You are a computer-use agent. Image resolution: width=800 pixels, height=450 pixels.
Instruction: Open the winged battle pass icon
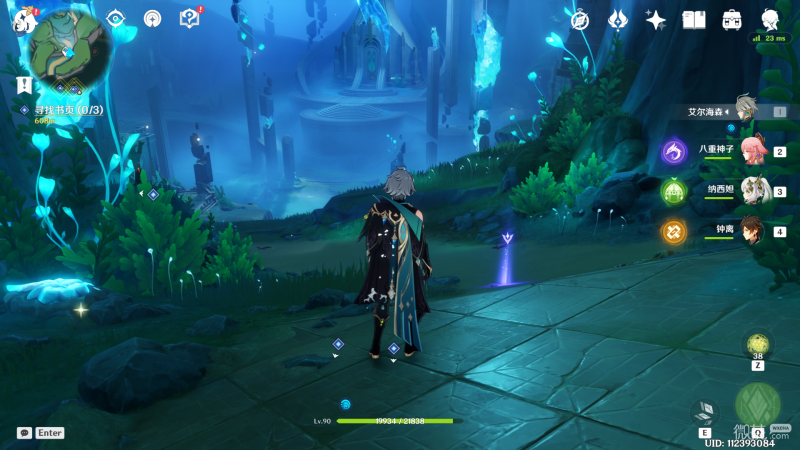point(618,20)
